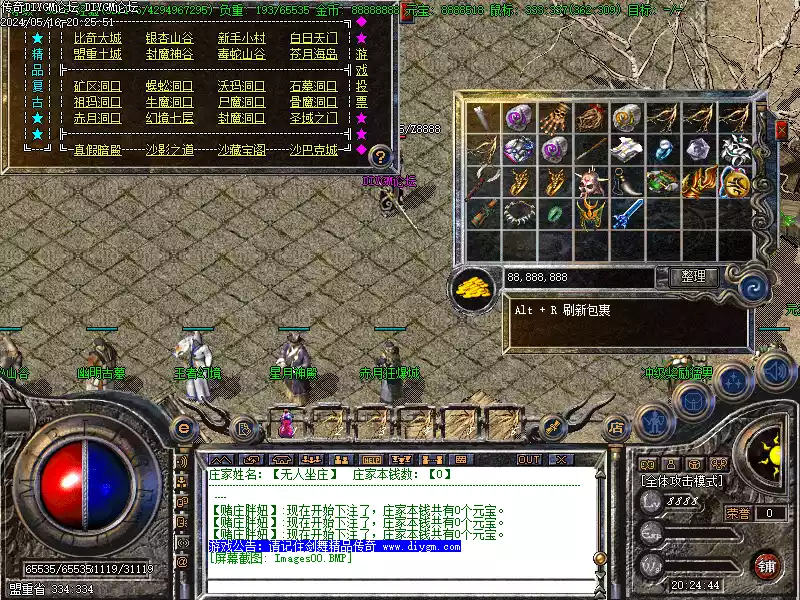Select the blue sword in the bag
This screenshot has width=800, height=600.
click(626, 213)
